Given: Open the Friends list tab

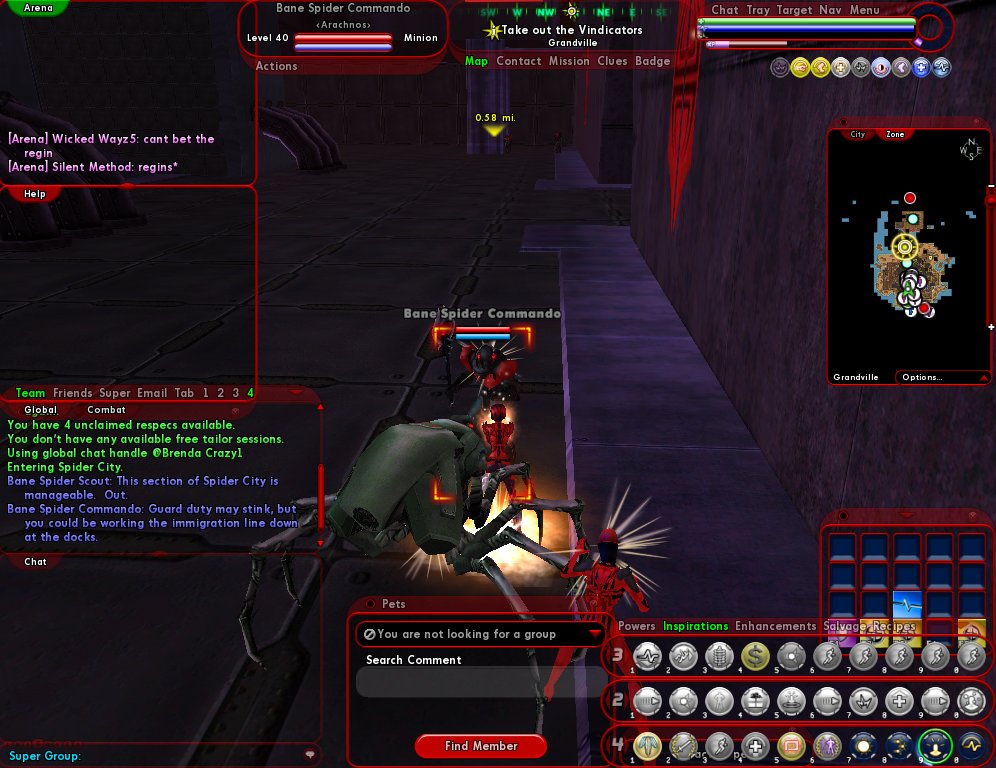Looking at the screenshot, I should (x=73, y=393).
